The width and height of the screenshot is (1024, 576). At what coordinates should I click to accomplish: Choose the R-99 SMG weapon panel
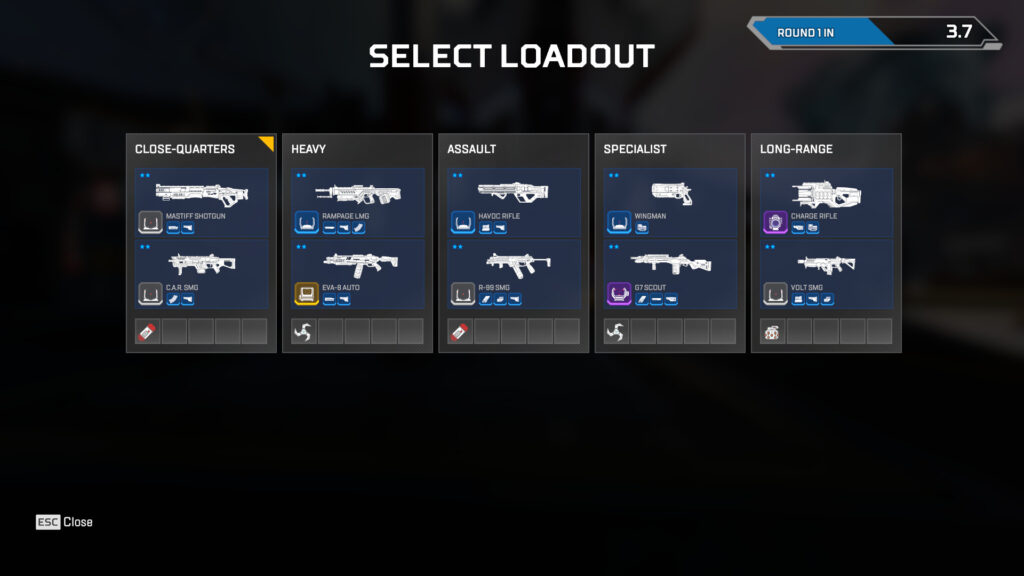pos(513,274)
